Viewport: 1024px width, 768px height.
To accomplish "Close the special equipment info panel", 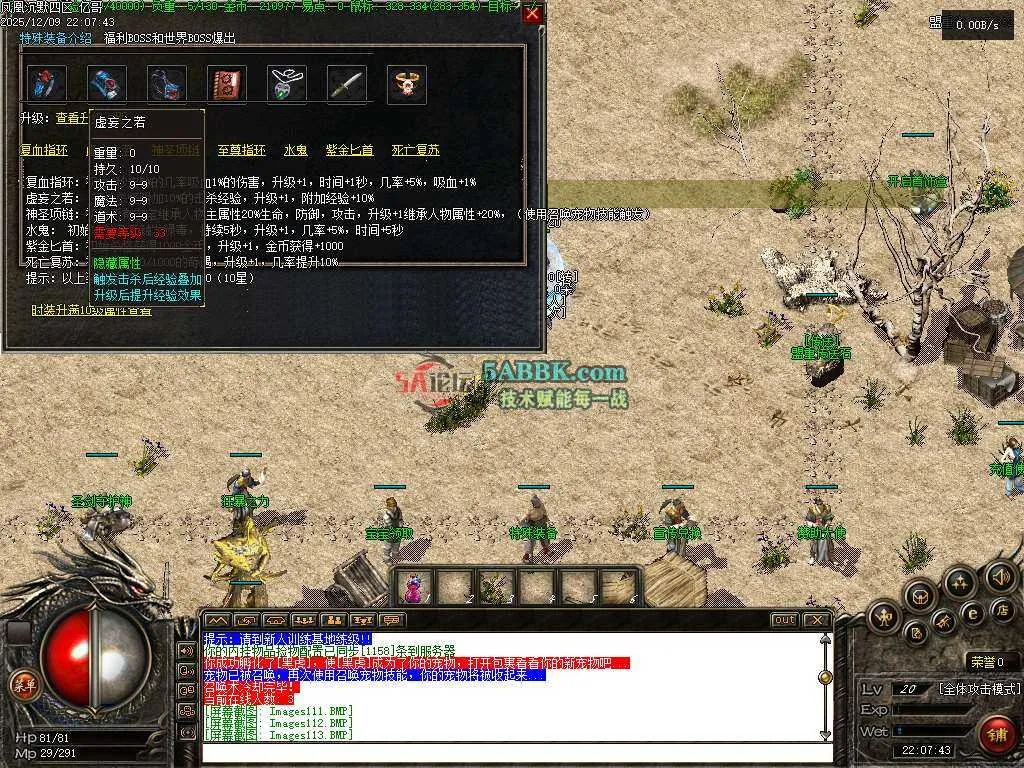I will 532,14.
